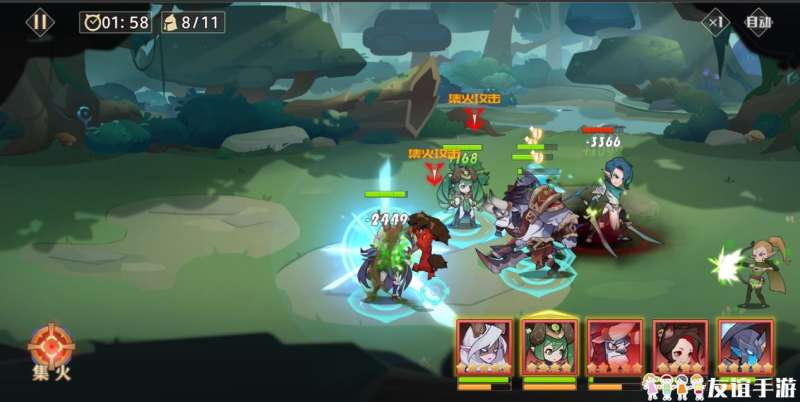Choose the red-hatted white-bearded hero portrait

click(x=614, y=347)
